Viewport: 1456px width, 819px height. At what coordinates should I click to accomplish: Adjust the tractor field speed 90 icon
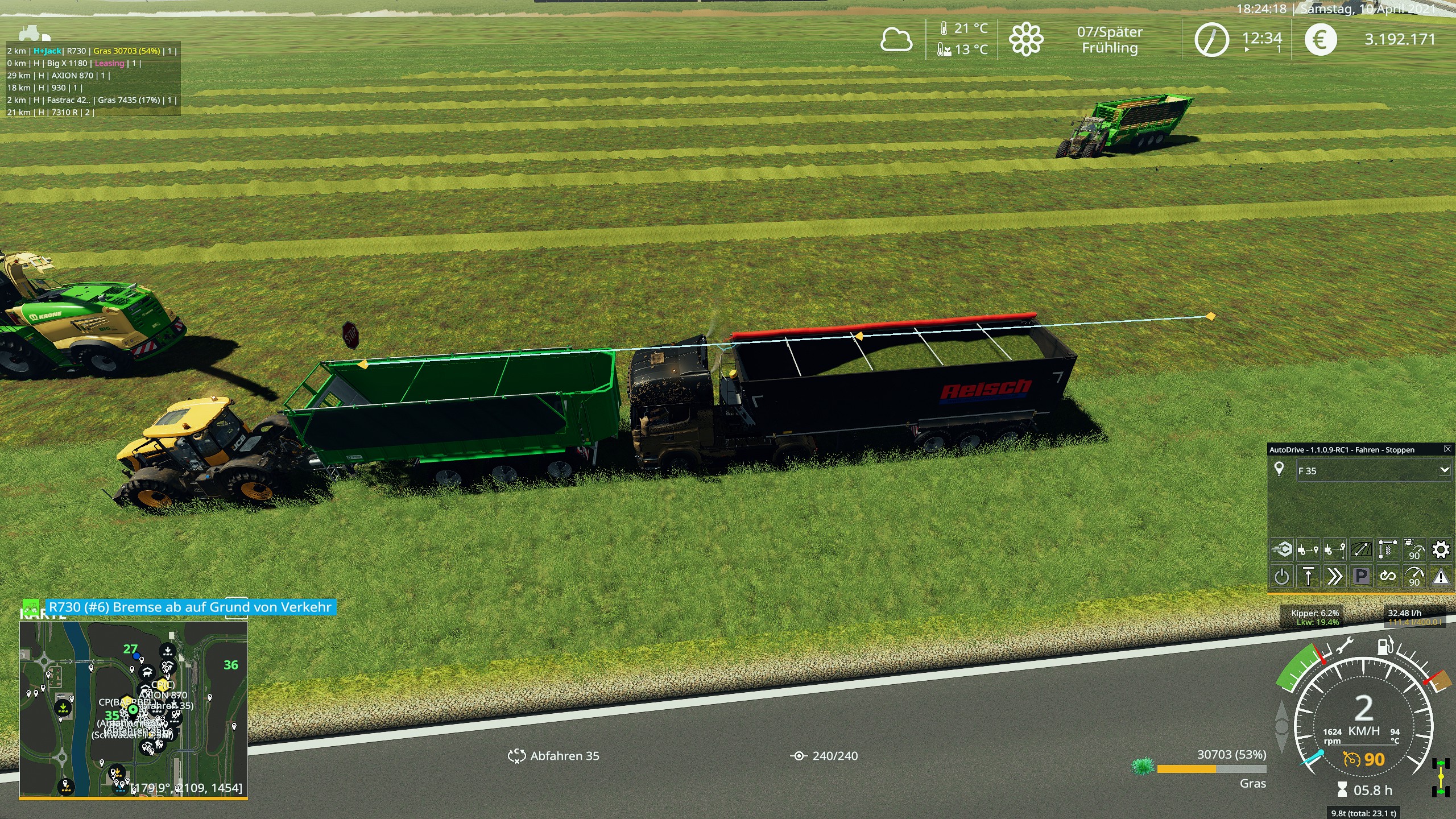[1414, 549]
